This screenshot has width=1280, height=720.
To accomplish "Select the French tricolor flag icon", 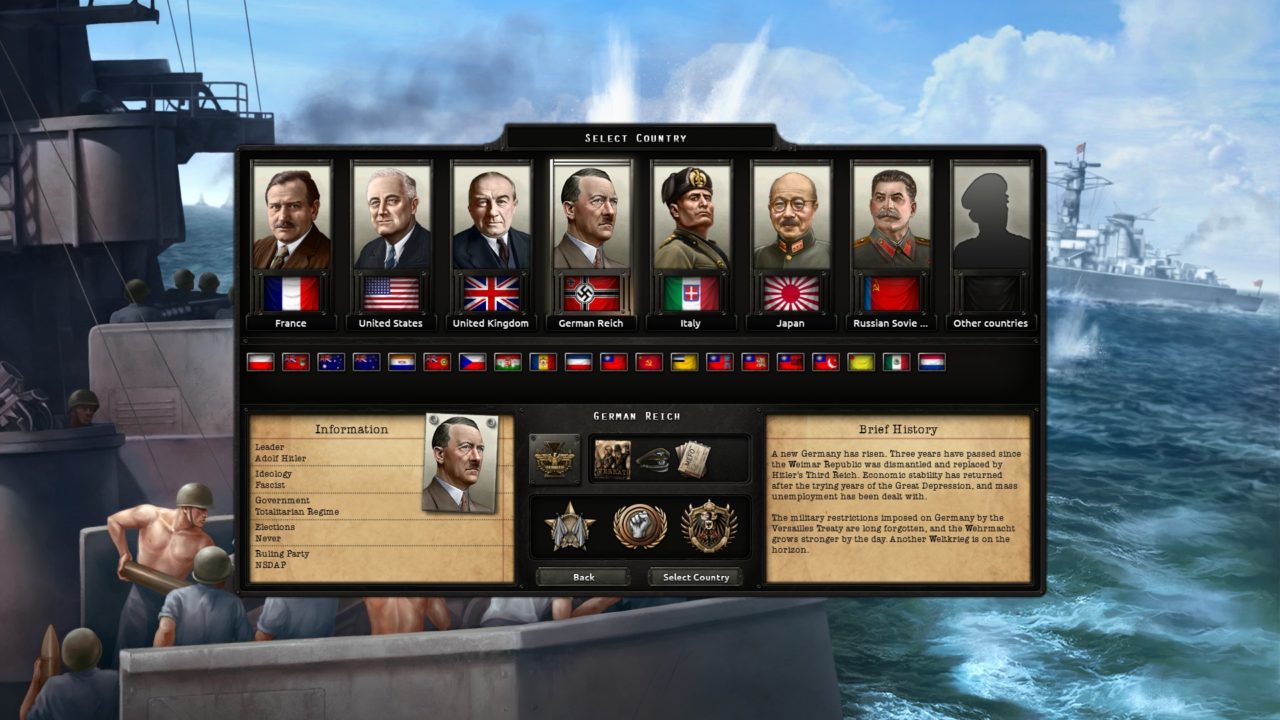I will coord(291,293).
